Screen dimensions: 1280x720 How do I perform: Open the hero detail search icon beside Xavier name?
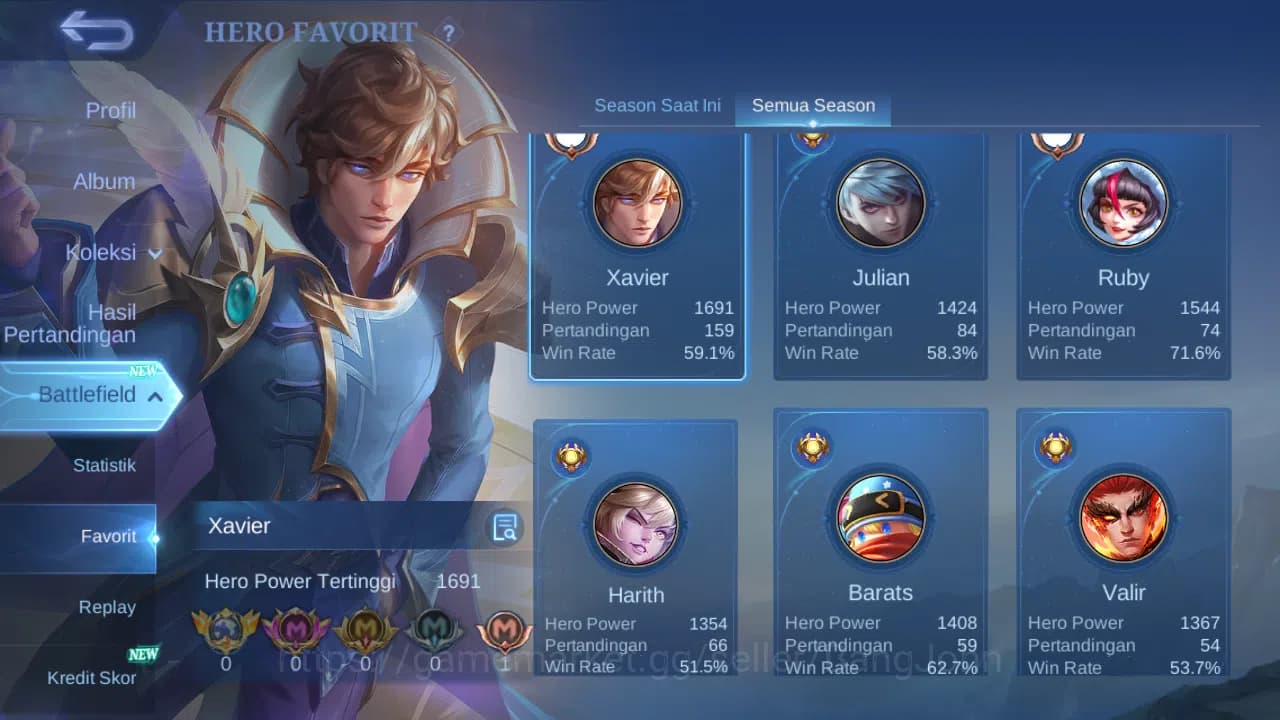tap(505, 526)
